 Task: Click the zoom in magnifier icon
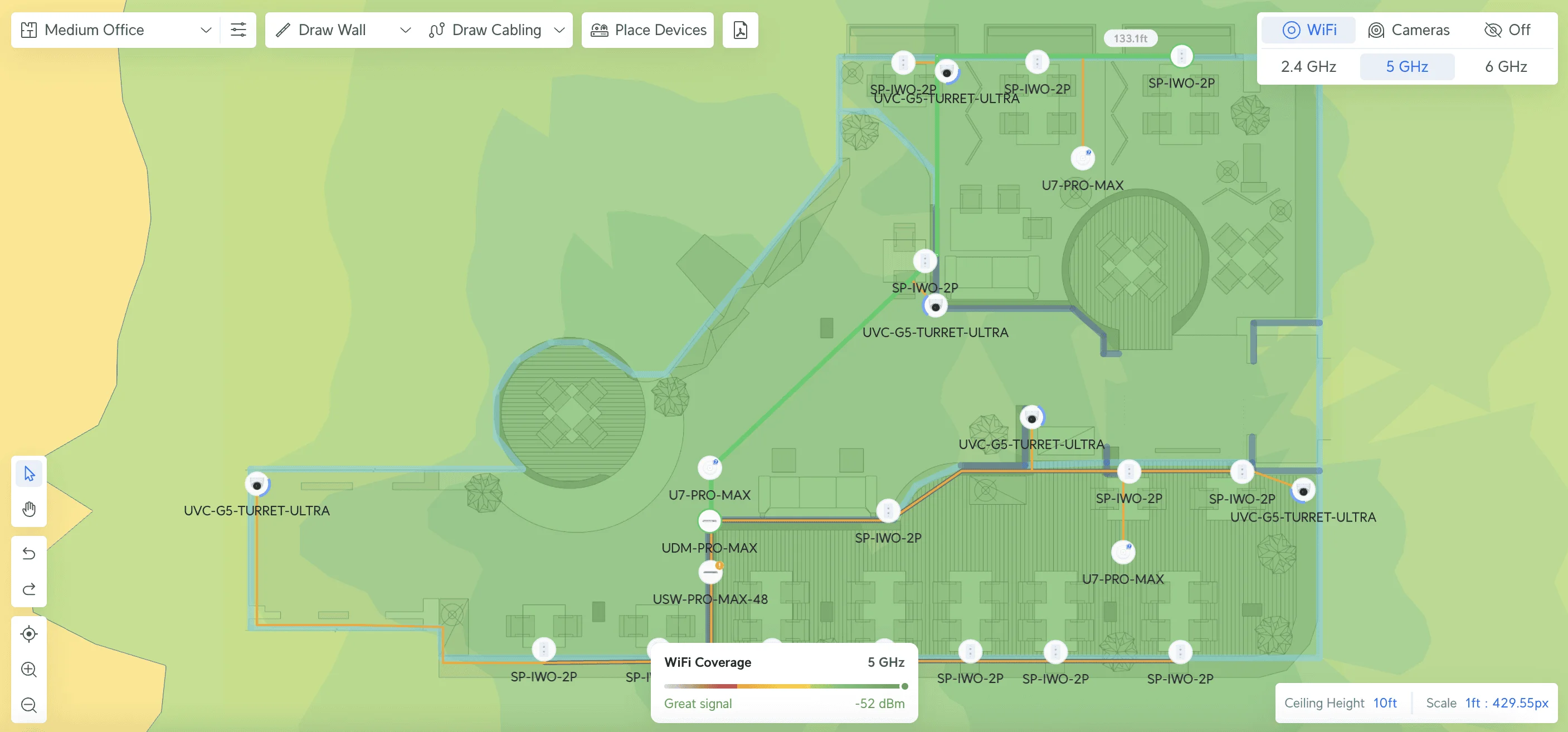(x=28, y=669)
